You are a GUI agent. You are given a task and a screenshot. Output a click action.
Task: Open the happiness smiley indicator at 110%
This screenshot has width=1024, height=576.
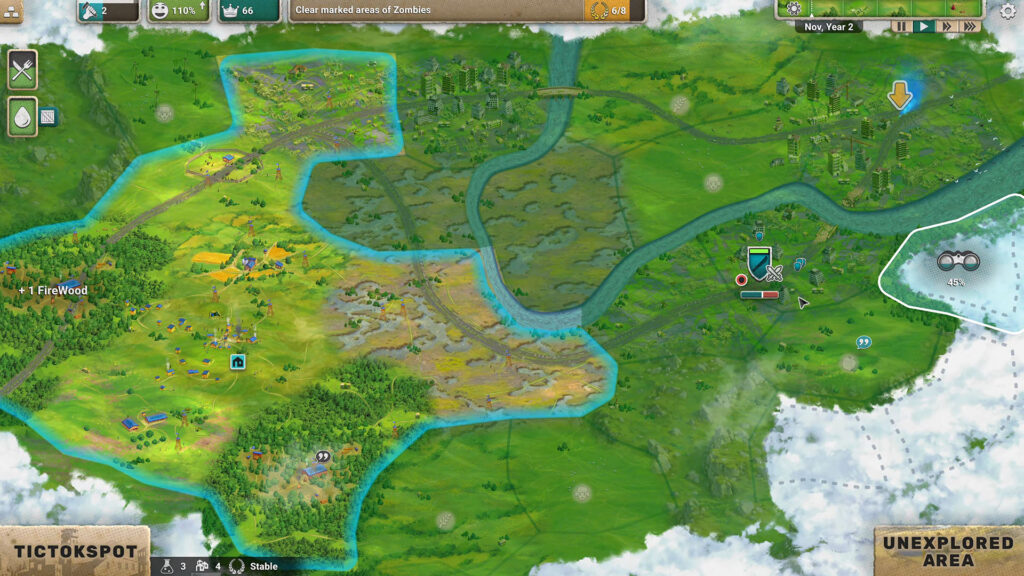(x=176, y=11)
